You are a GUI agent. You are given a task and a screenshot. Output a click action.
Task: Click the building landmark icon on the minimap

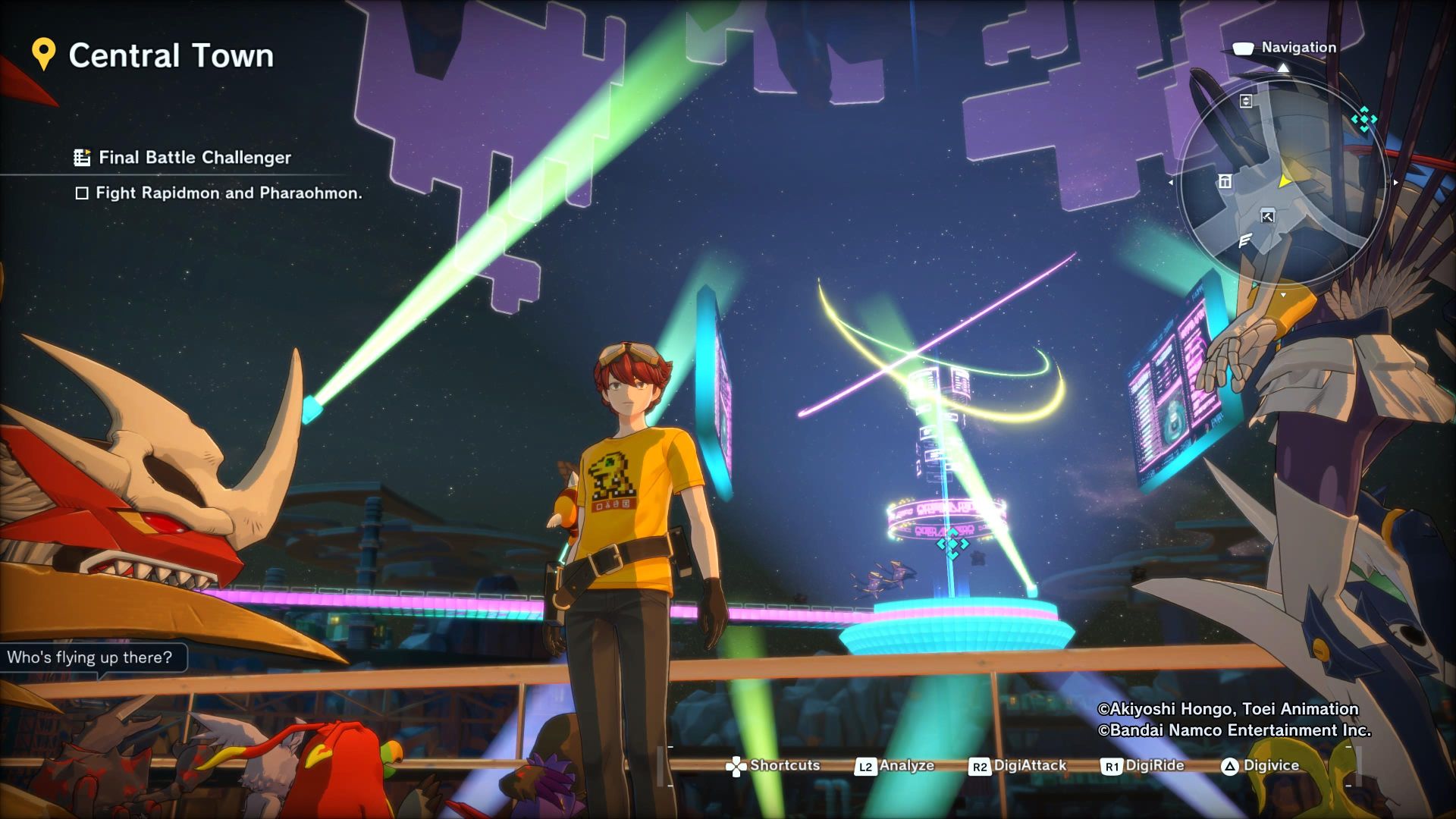(x=1225, y=181)
